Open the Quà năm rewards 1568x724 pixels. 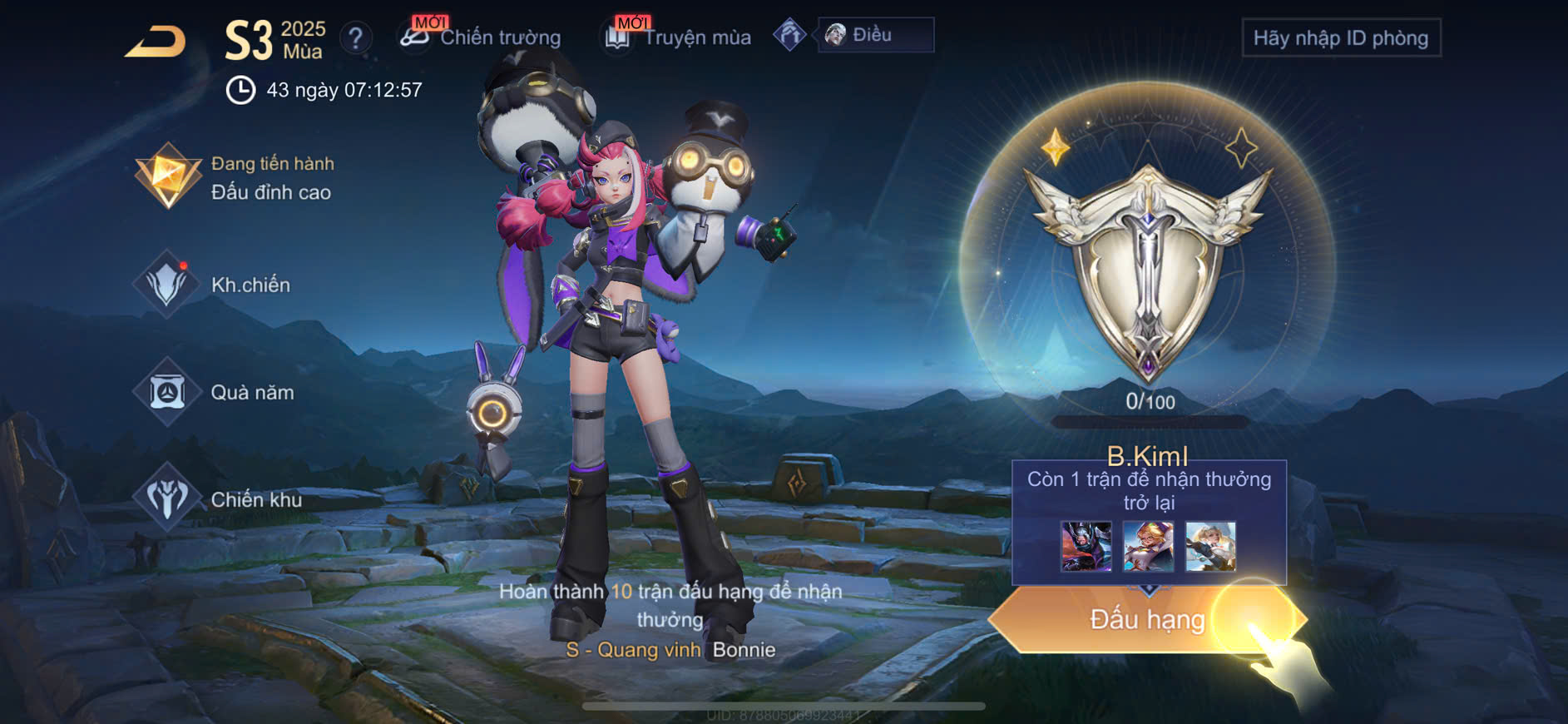[x=216, y=392]
